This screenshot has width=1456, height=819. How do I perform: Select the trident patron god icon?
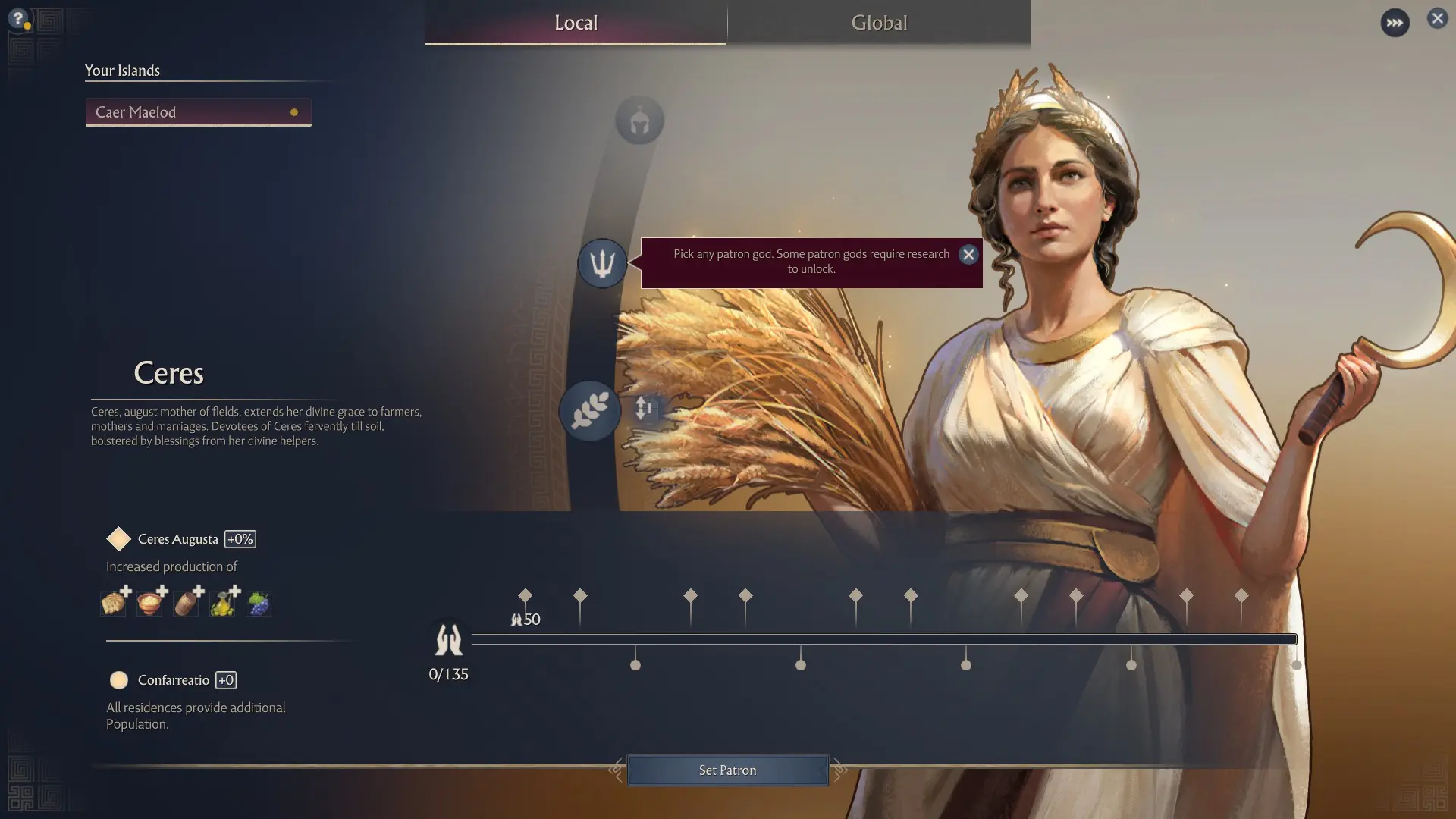(602, 263)
